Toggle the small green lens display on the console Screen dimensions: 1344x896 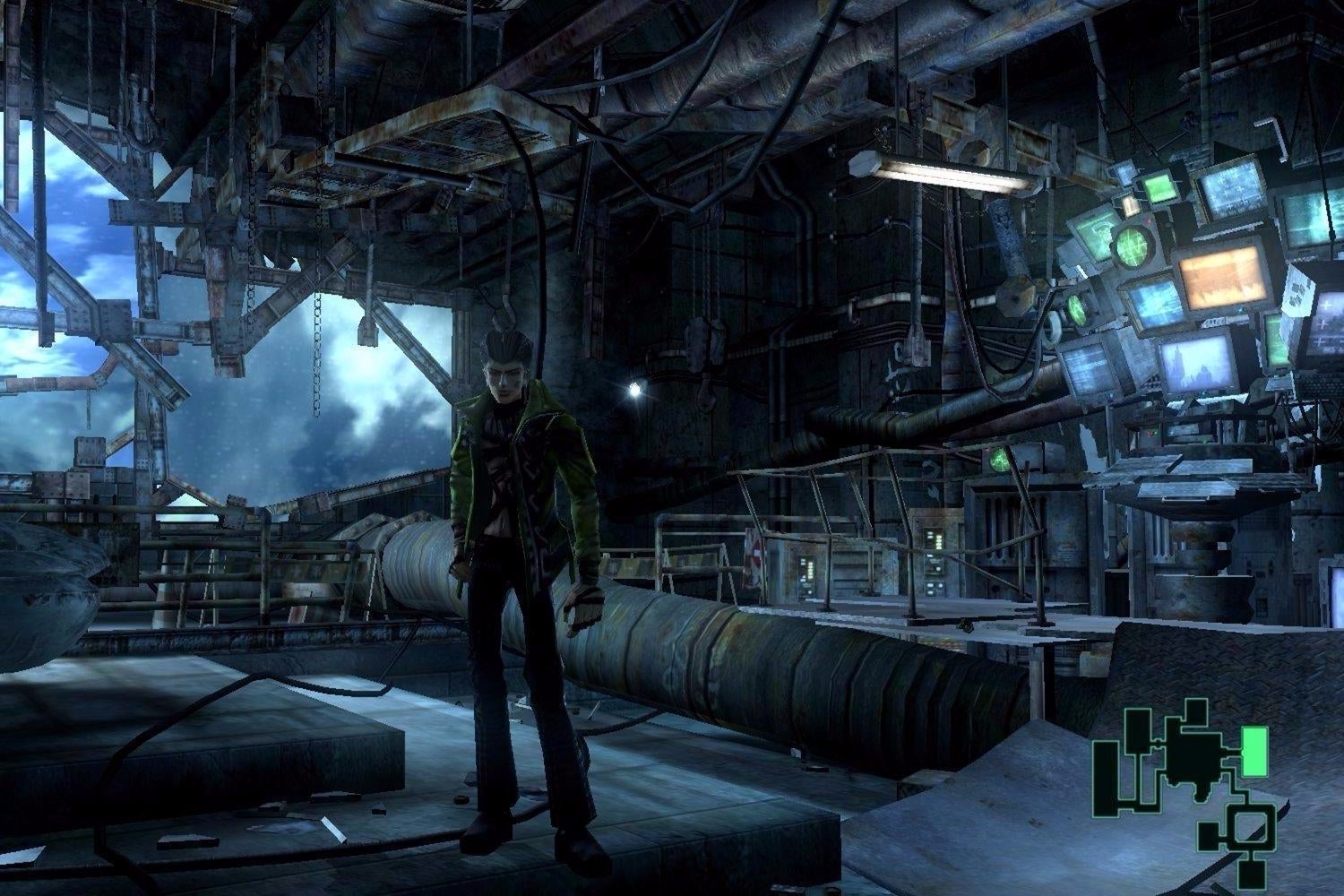tap(1076, 308)
